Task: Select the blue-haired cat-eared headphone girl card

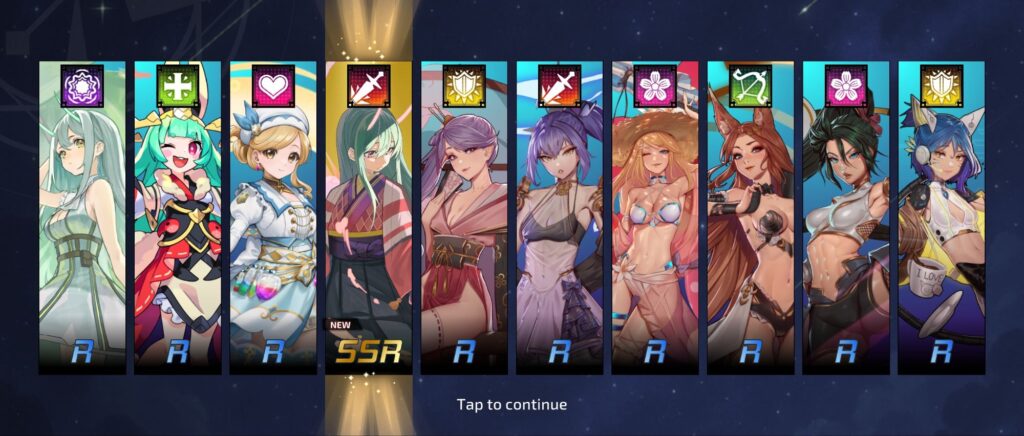Action: (941, 220)
